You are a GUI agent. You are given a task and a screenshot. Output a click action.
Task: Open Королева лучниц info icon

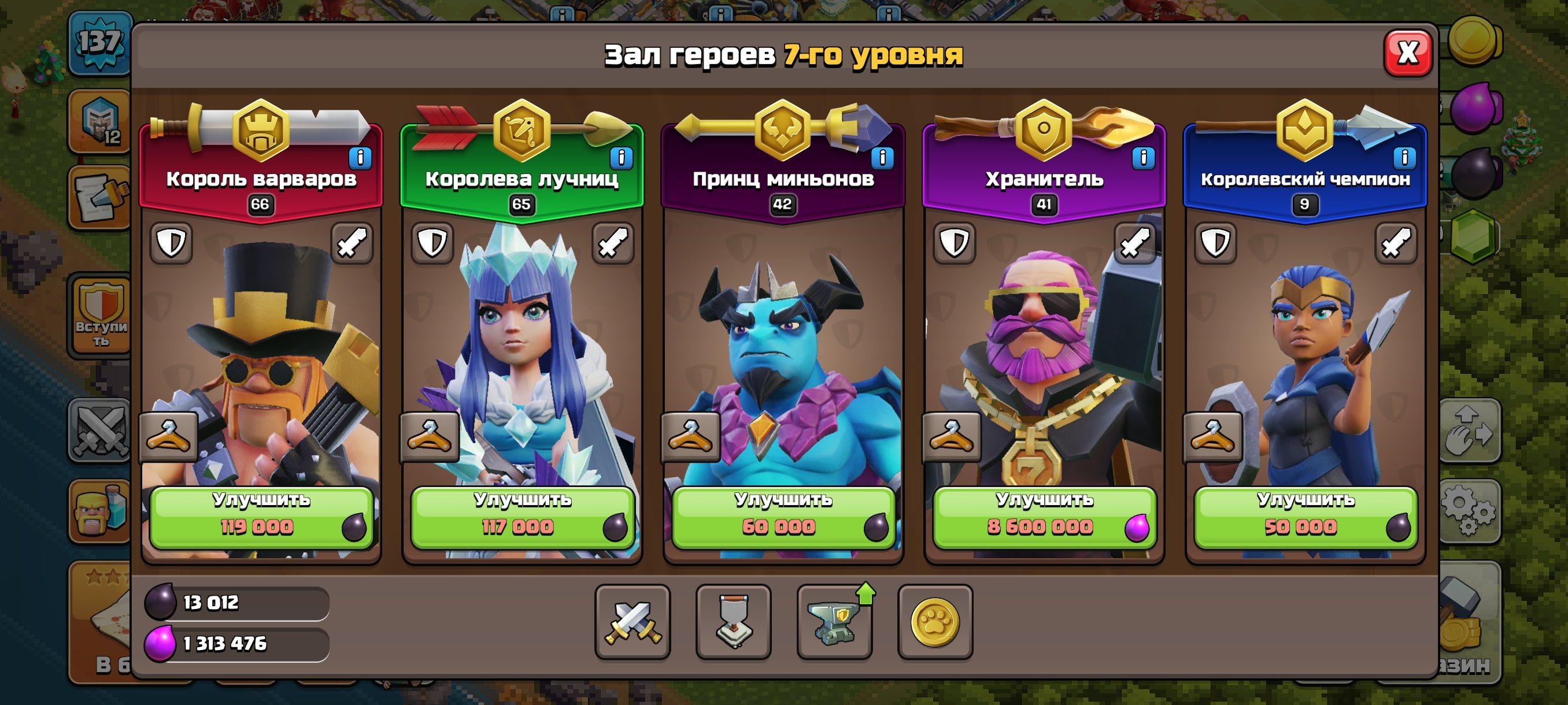point(622,157)
